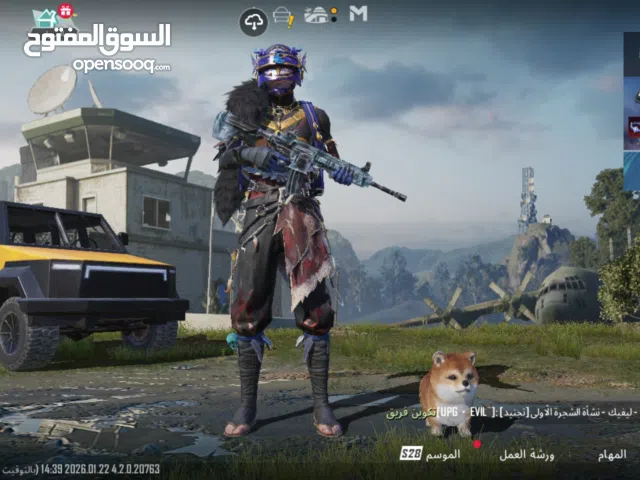Open the Workshop (ورشة العمل) menu

click(x=527, y=454)
